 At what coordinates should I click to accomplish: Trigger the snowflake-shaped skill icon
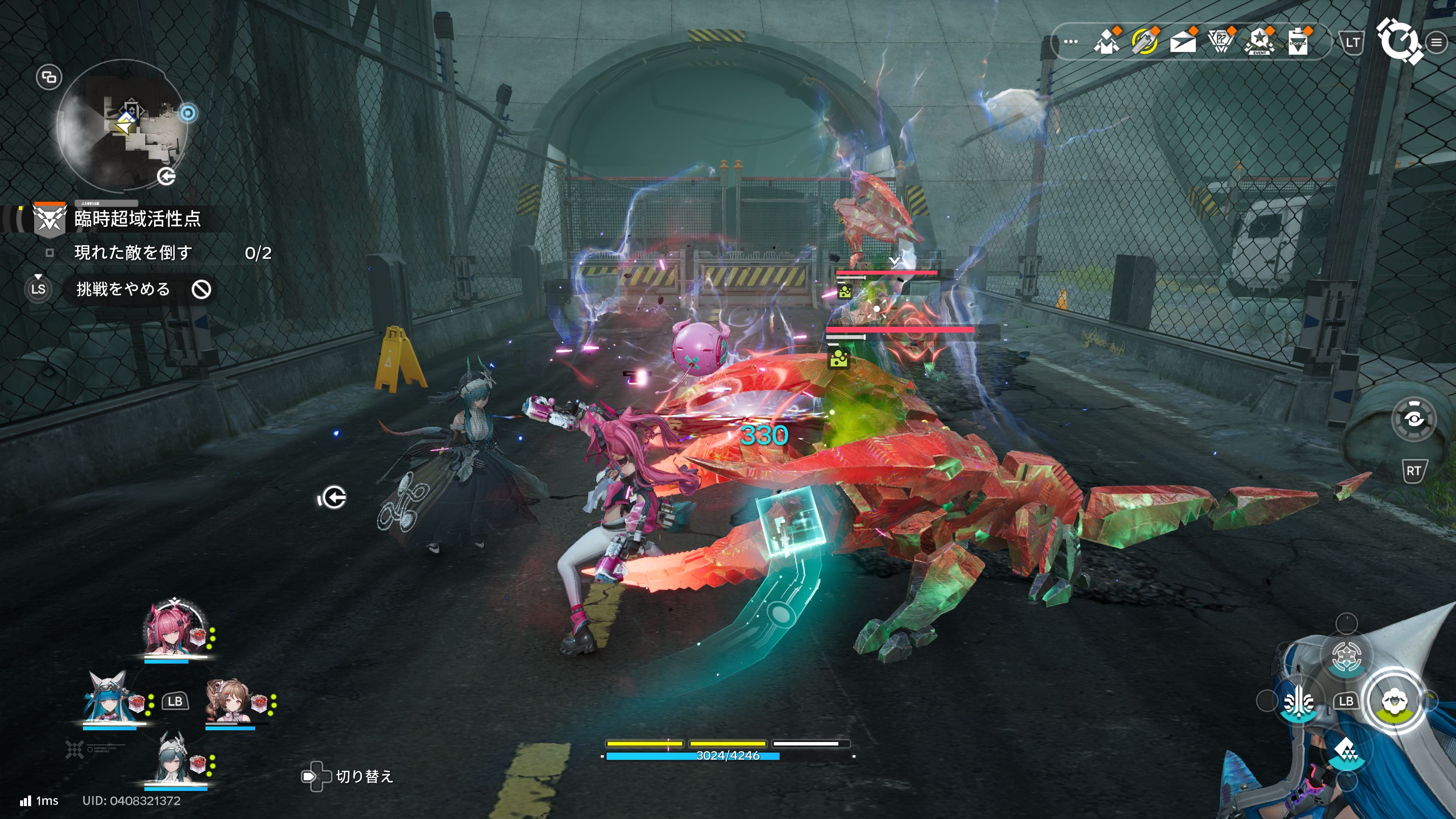click(x=1346, y=656)
